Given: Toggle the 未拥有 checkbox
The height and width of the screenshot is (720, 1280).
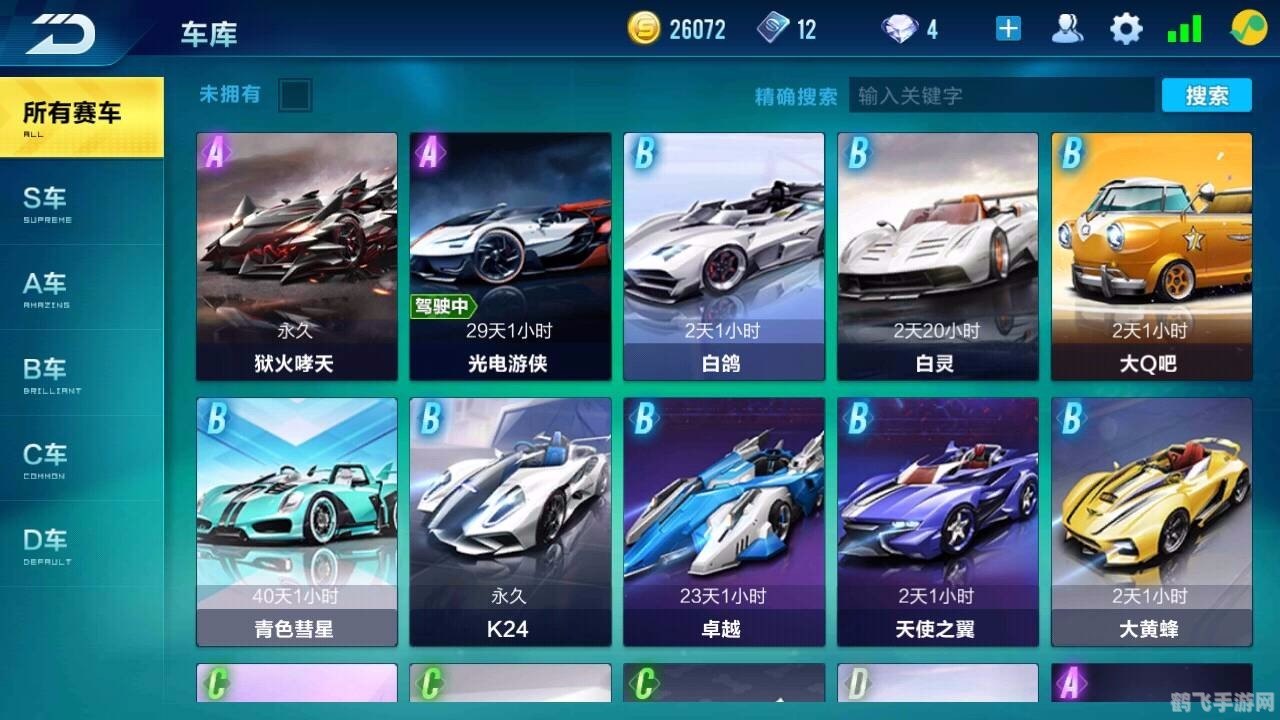Looking at the screenshot, I should [x=295, y=96].
